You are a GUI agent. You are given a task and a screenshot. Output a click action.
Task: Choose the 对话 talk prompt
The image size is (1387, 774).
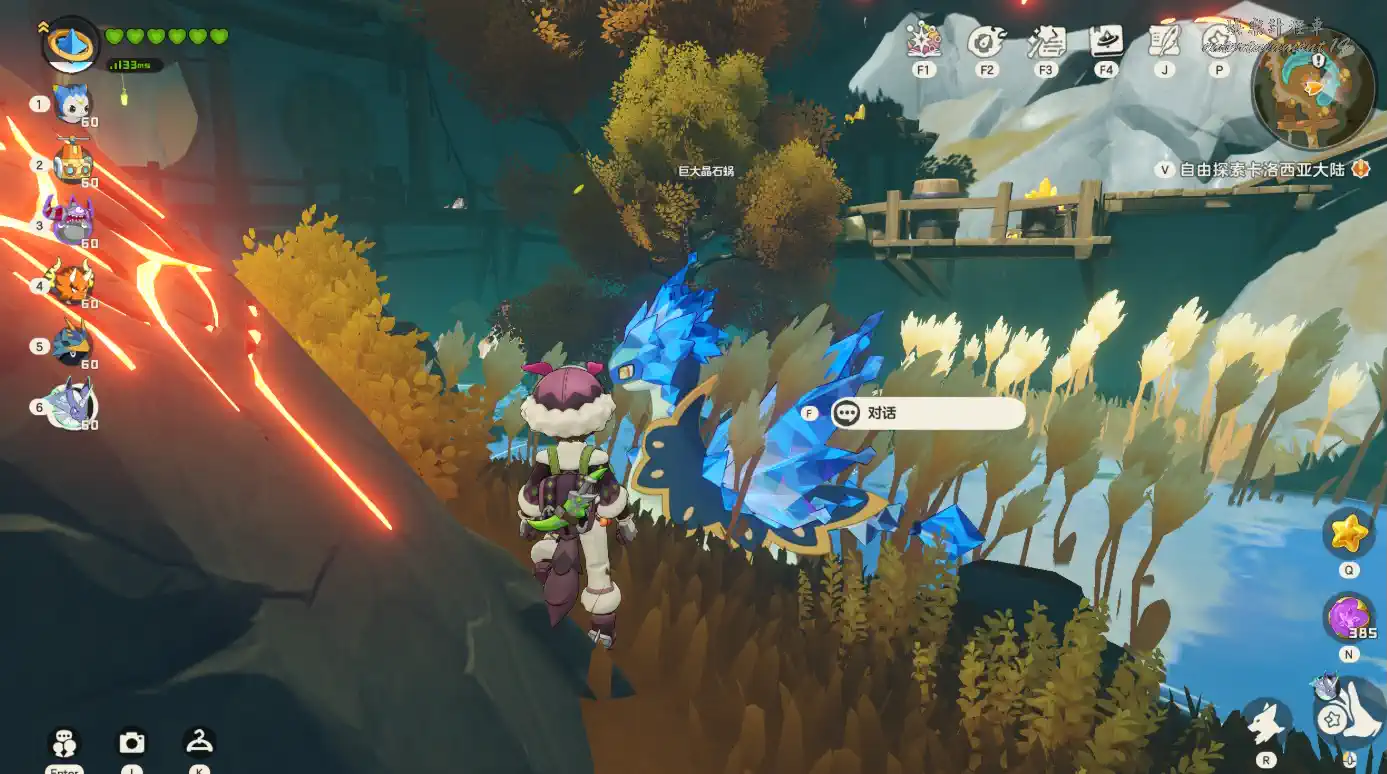point(927,412)
